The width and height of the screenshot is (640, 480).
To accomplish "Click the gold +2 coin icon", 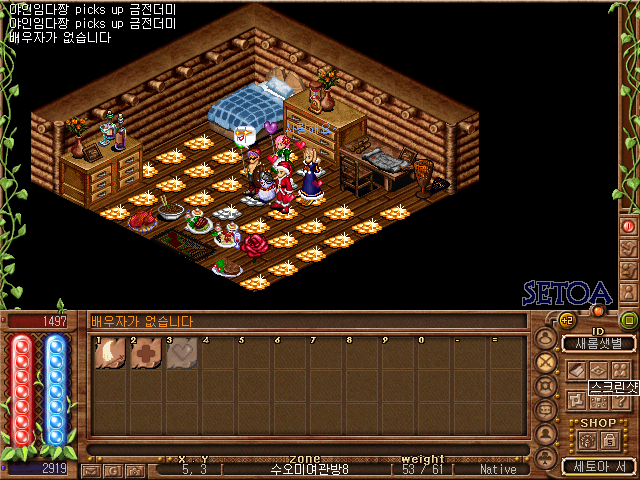I will [x=565, y=320].
